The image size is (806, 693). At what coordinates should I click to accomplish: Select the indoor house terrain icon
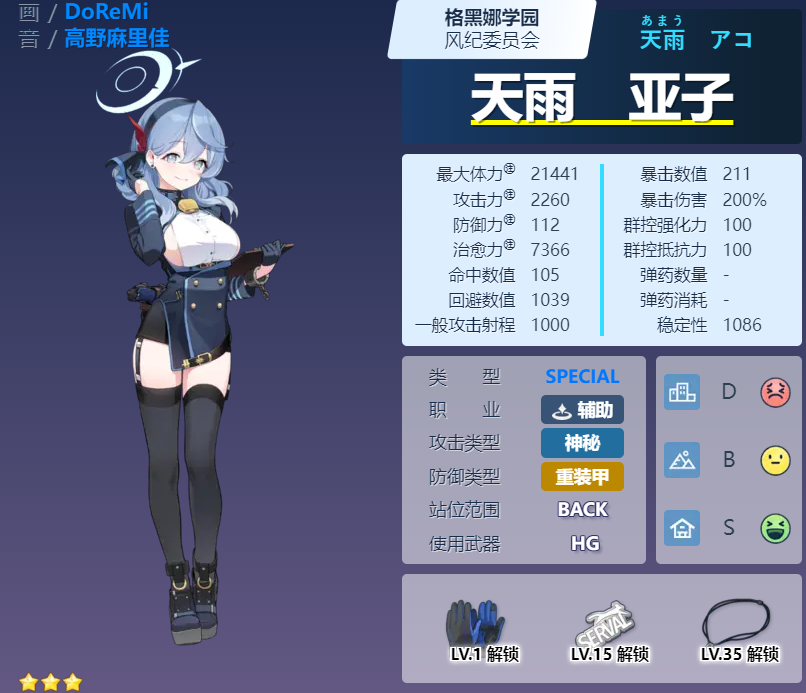coord(682,527)
